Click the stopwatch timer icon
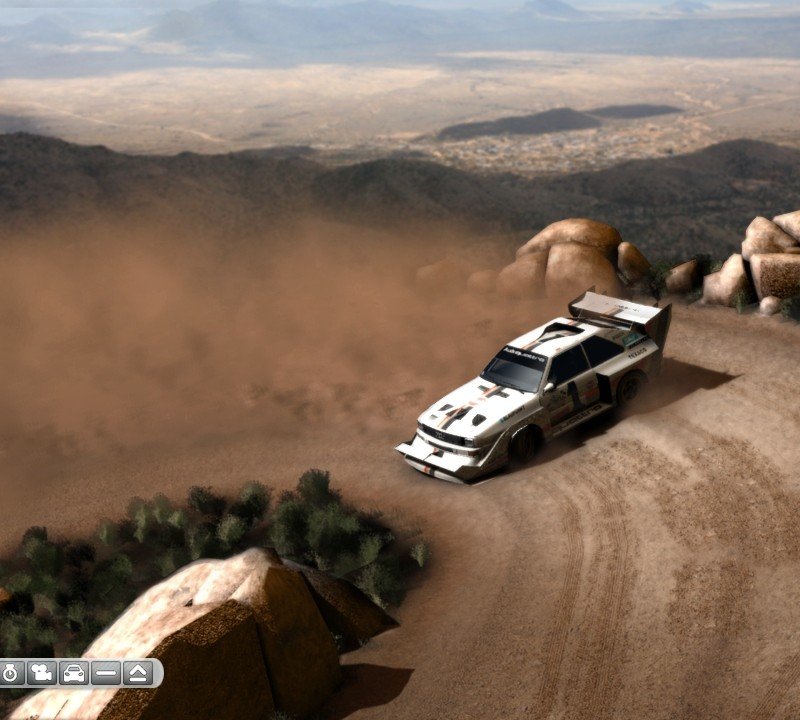 click(x=11, y=673)
